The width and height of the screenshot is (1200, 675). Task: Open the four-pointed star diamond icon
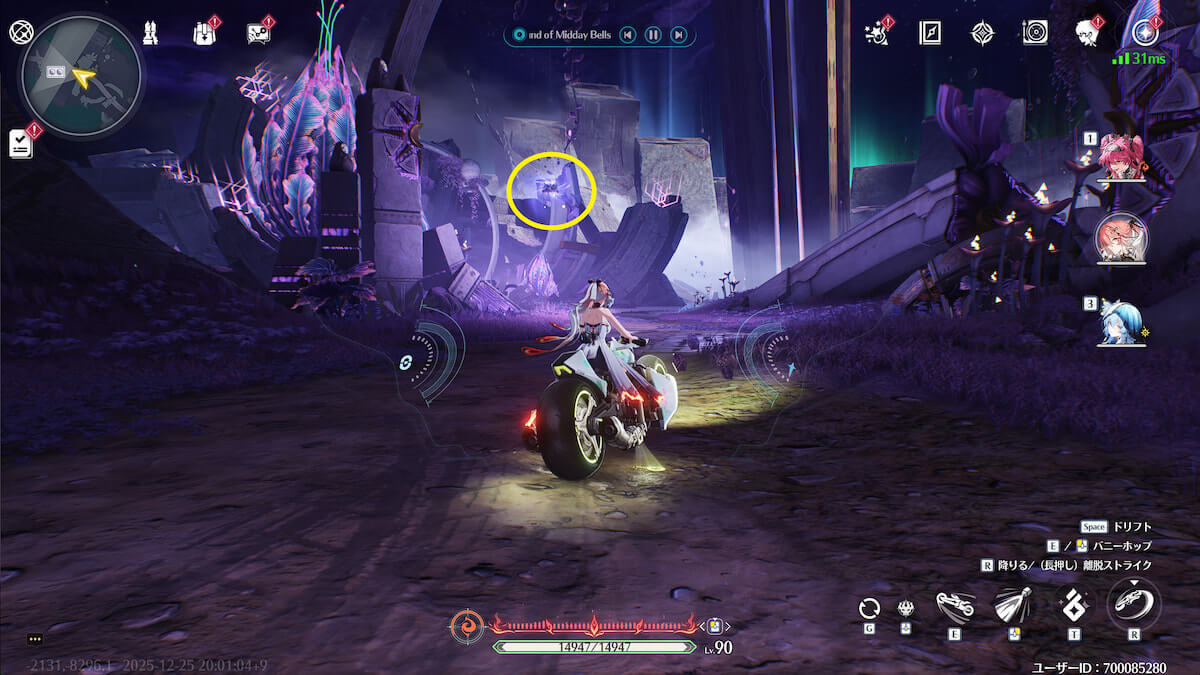point(983,33)
